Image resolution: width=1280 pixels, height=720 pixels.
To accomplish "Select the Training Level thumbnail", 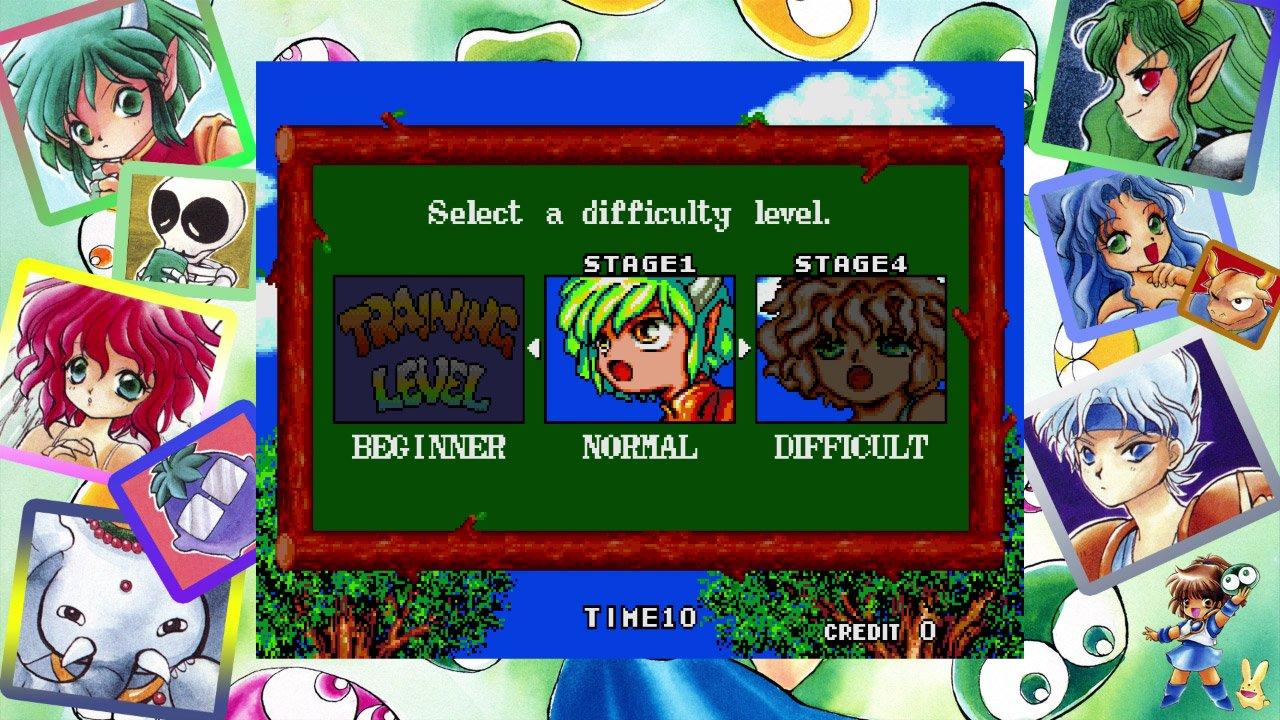I will coord(430,346).
